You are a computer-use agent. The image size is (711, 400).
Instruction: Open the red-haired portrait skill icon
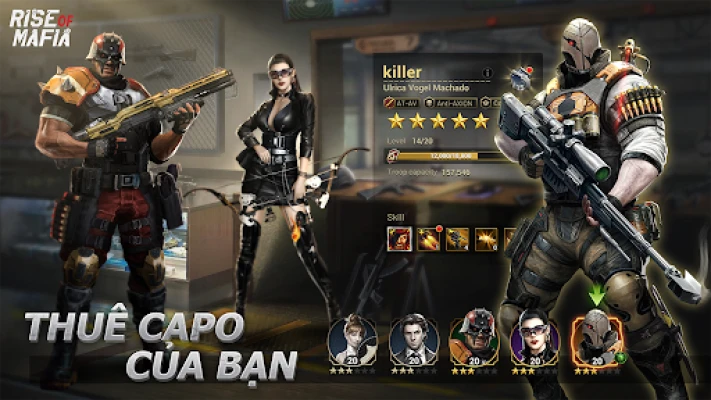click(400, 239)
